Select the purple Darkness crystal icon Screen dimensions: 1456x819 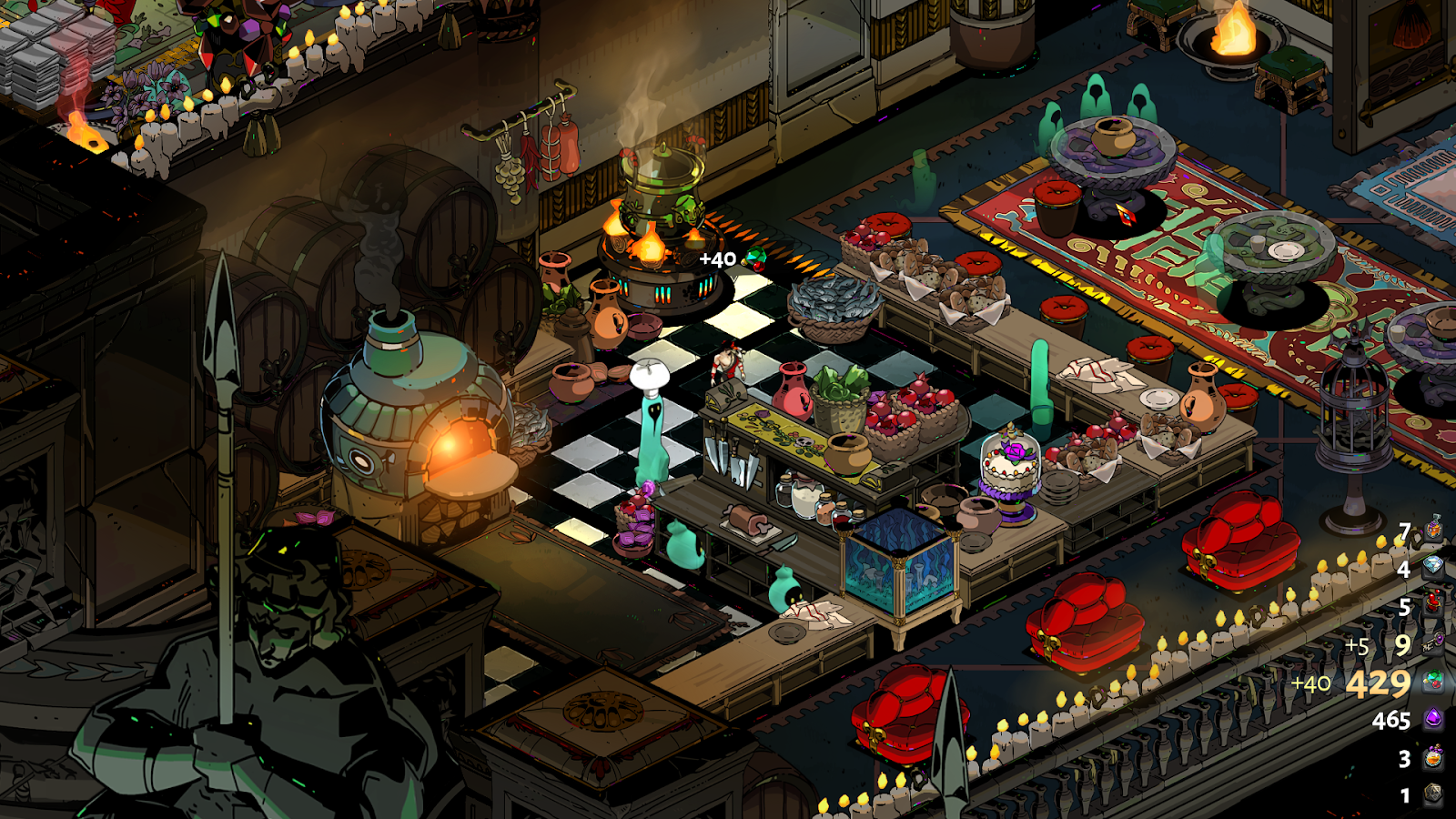coord(1434,720)
